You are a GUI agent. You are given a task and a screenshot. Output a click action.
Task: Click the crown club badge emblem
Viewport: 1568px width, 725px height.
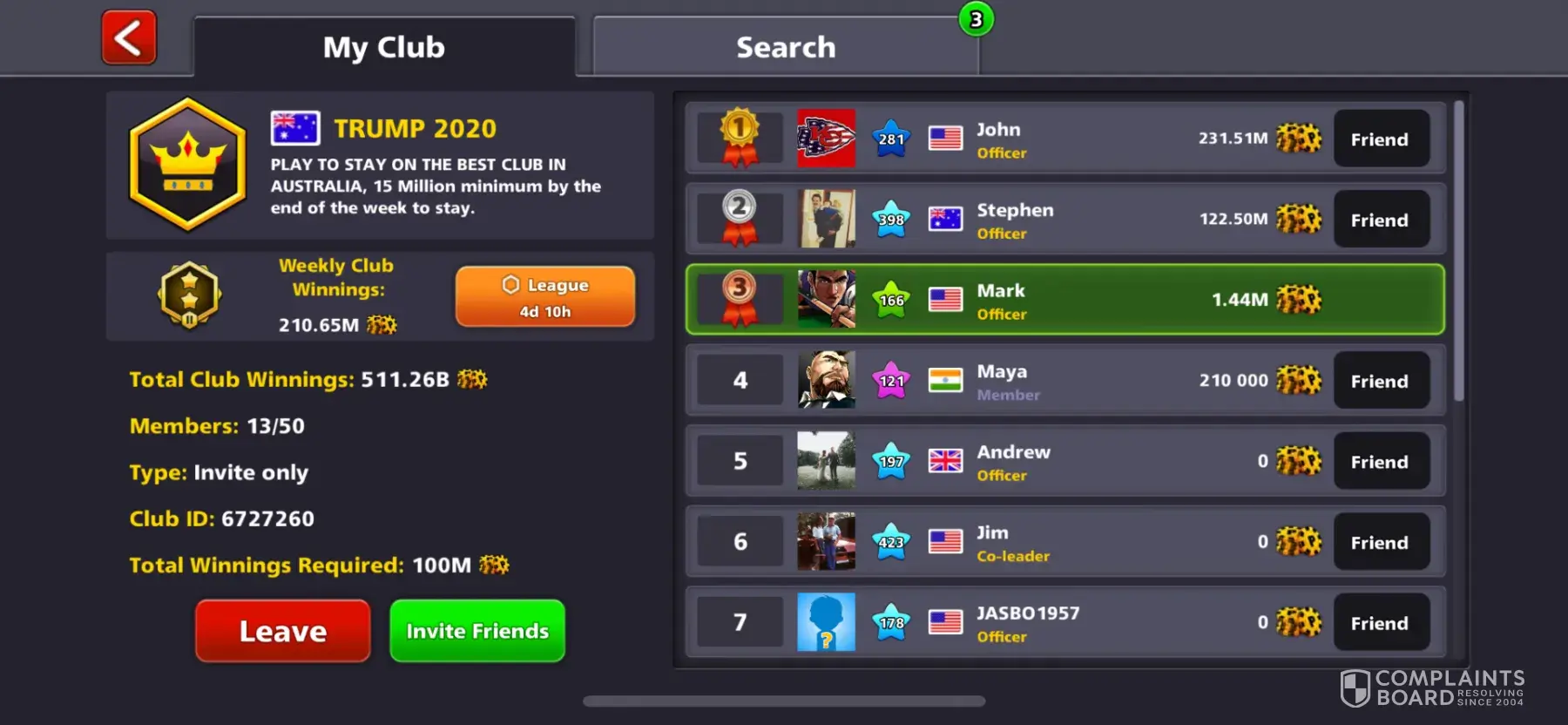tap(187, 164)
